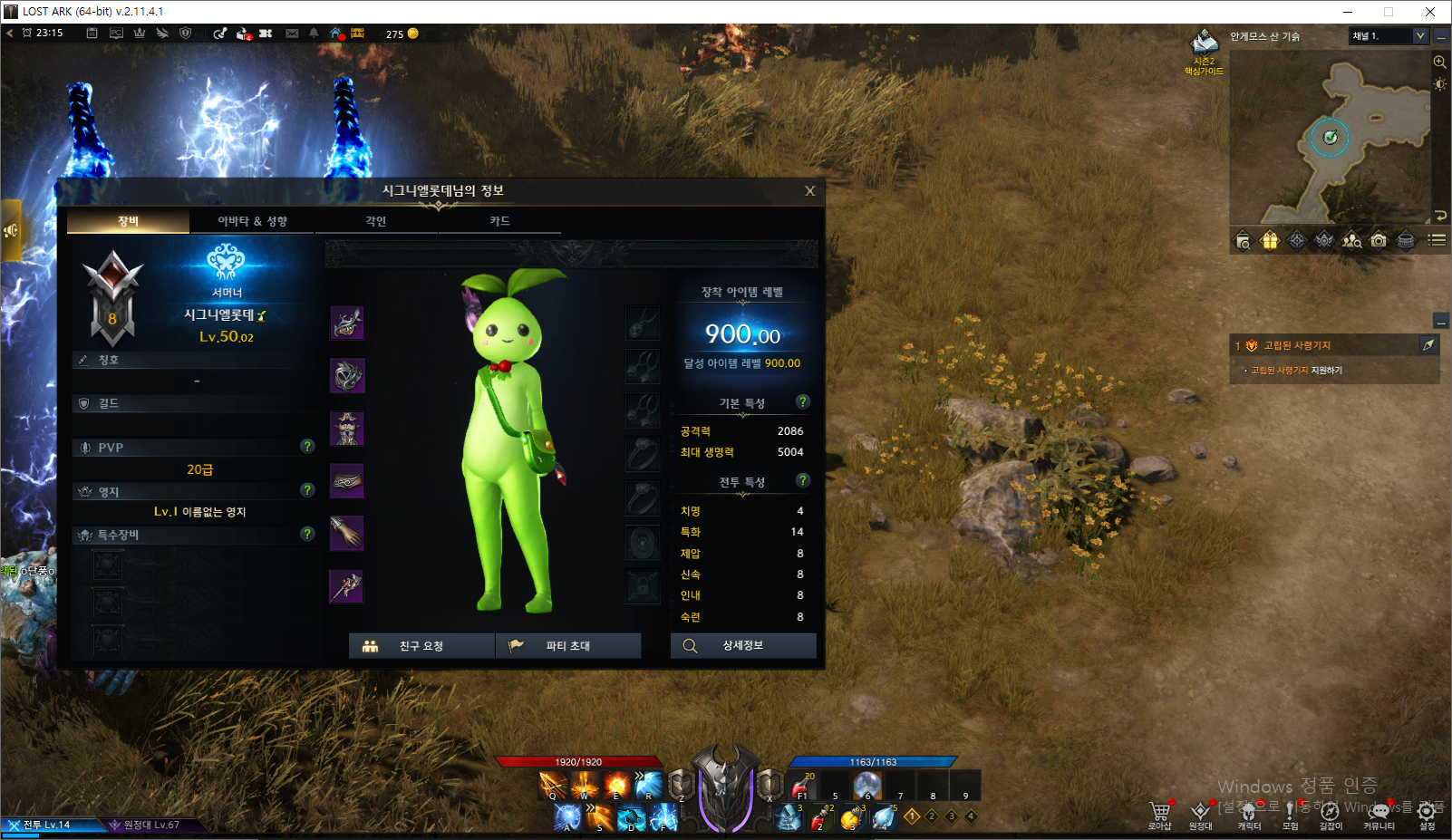1452x840 pixels.
Task: Show the 카드 tab
Action: [x=499, y=221]
